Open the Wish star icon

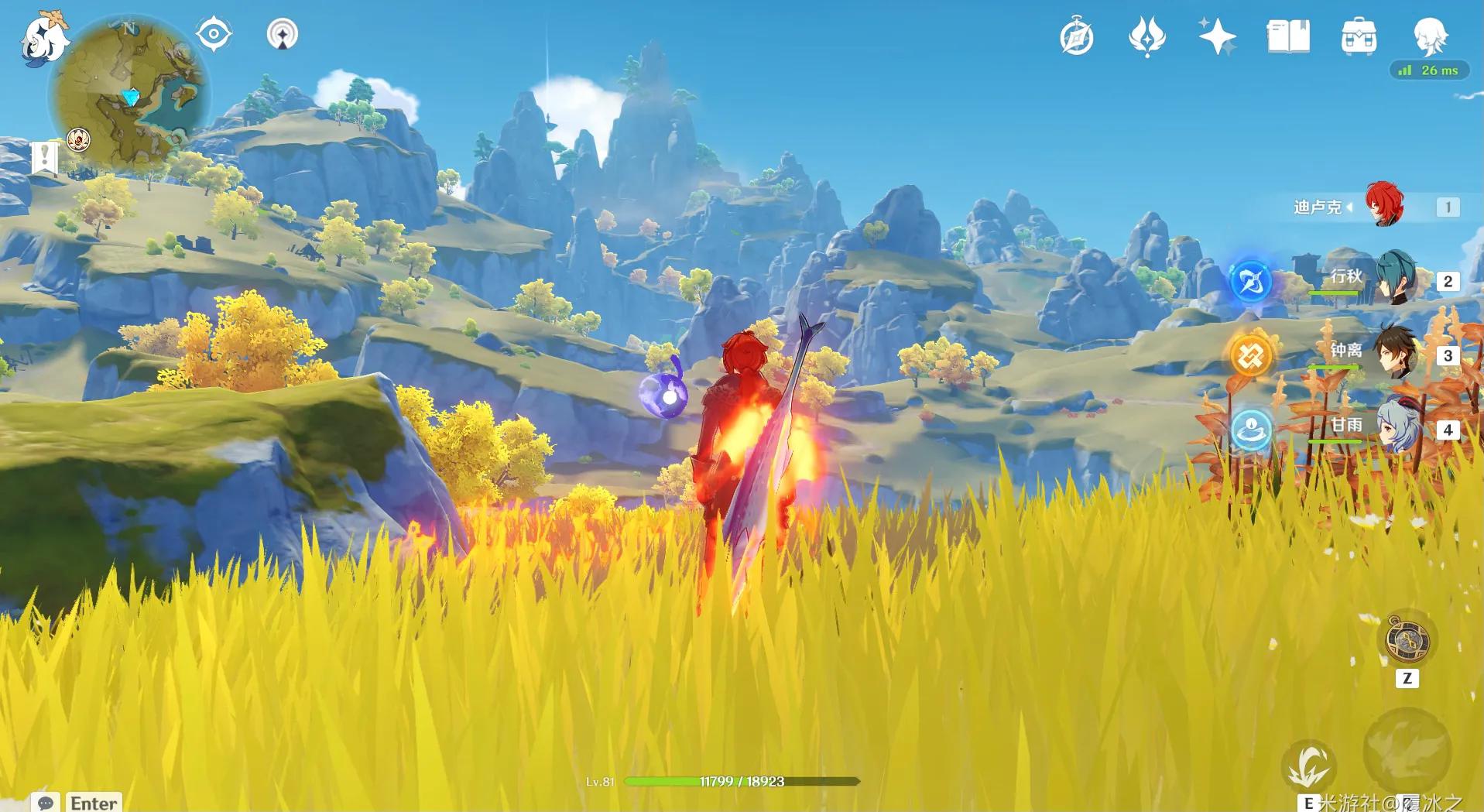coord(1146,37)
